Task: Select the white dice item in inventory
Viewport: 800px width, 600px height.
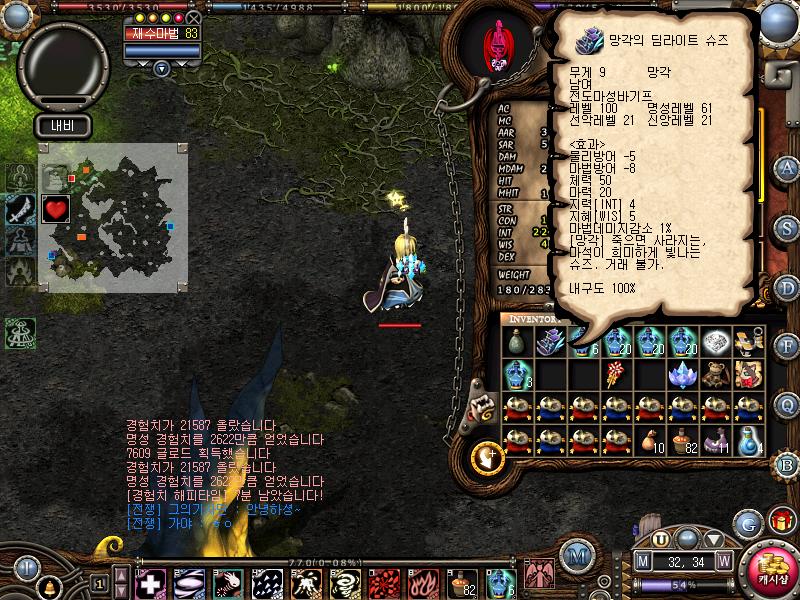Action: click(x=714, y=342)
